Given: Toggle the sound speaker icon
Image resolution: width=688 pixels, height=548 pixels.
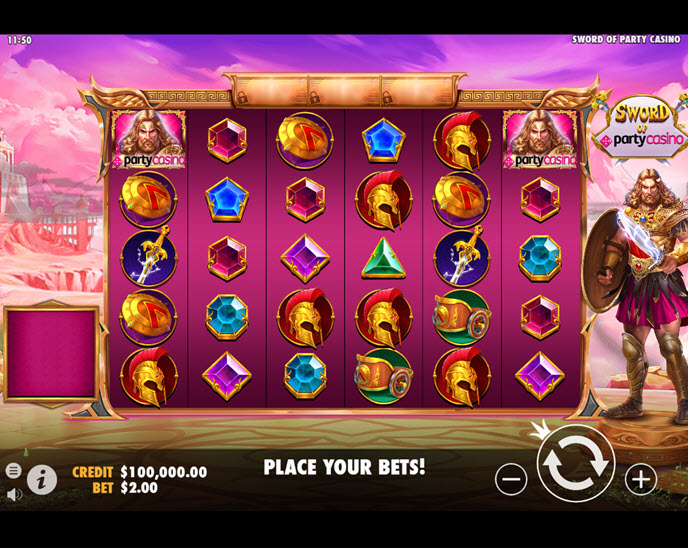Looking at the screenshot, I should click(13, 494).
